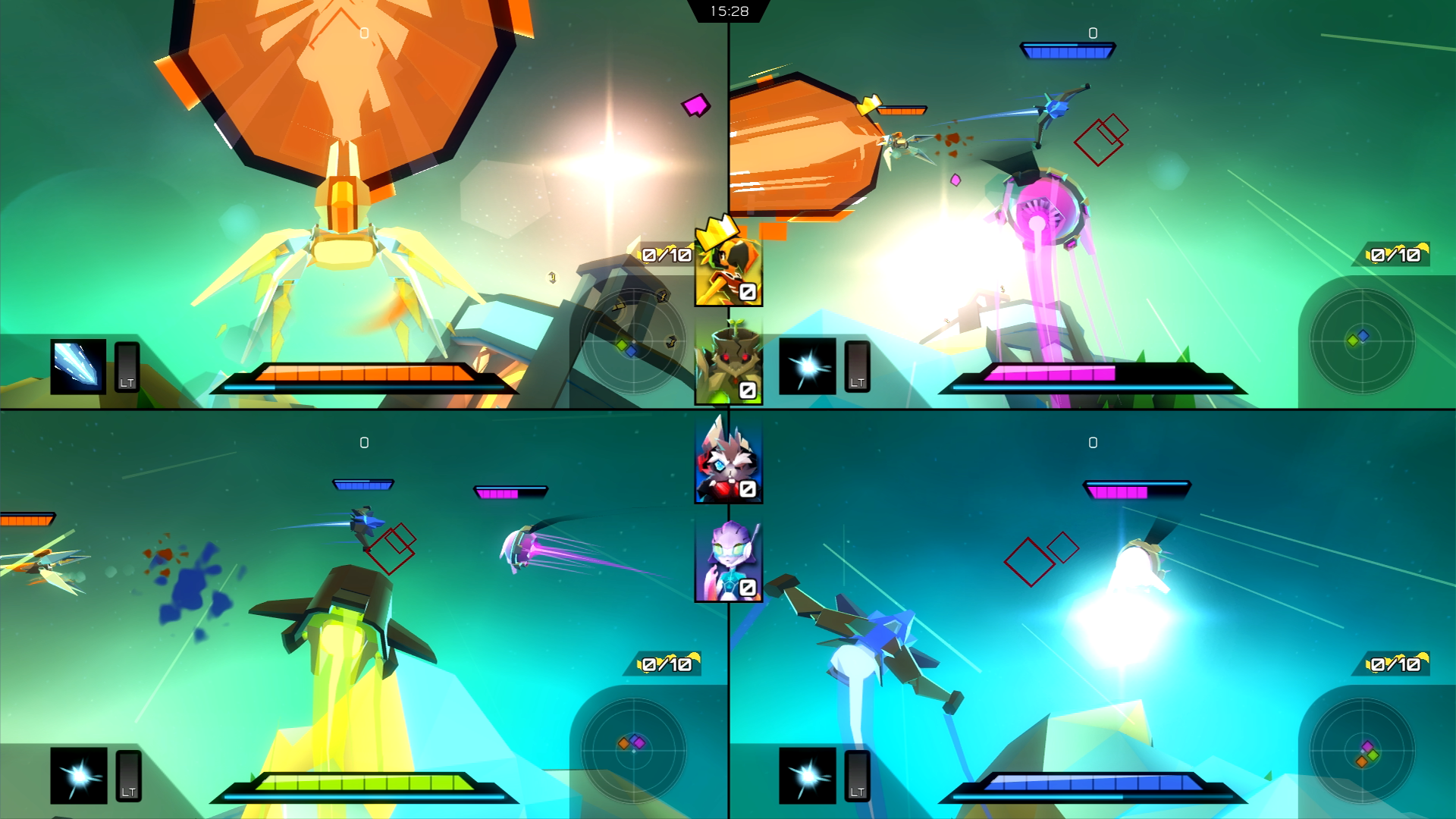Click the pink health bar in top-right quadrant

1050,375
